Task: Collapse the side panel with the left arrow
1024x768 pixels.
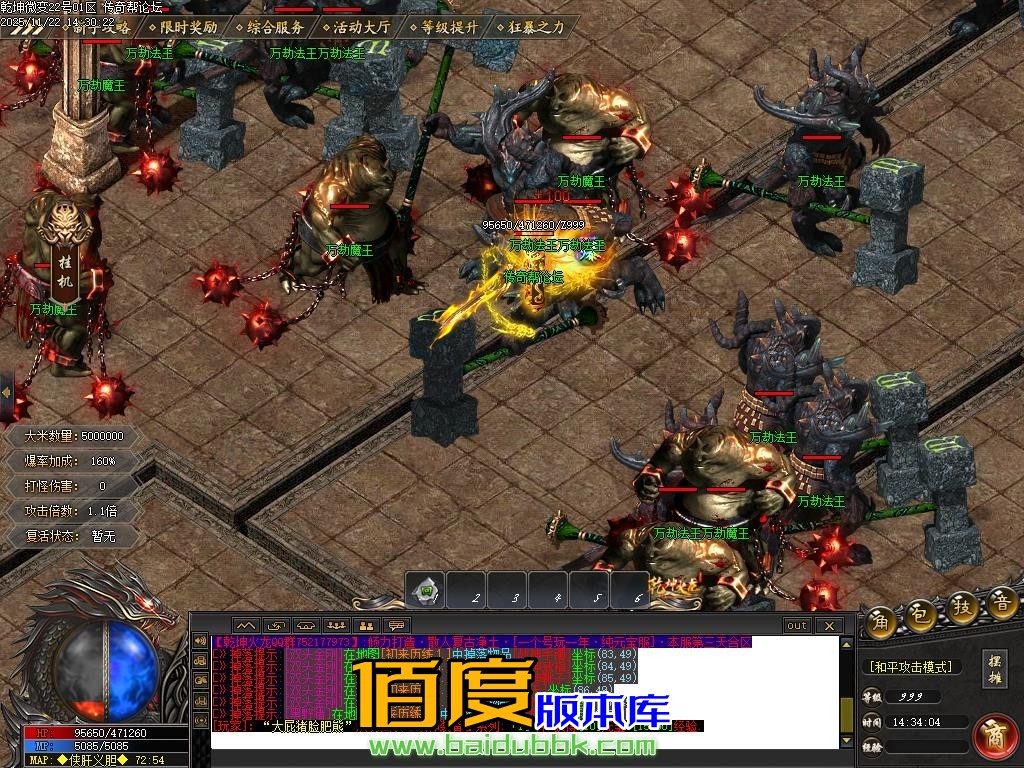Action: pyautogui.click(x=6, y=385)
